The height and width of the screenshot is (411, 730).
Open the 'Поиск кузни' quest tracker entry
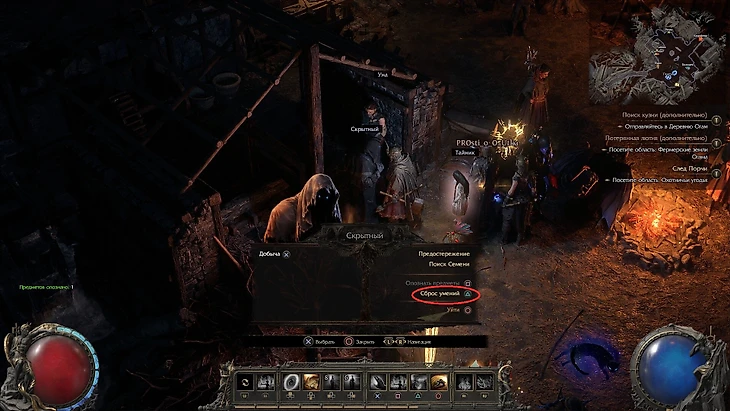pyautogui.click(x=663, y=117)
